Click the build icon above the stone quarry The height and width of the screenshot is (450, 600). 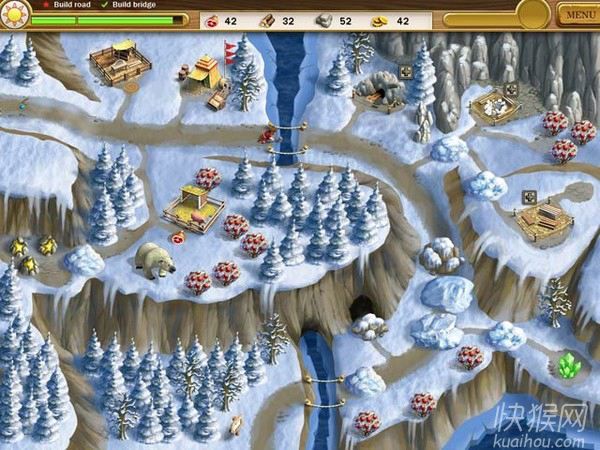tap(511, 88)
